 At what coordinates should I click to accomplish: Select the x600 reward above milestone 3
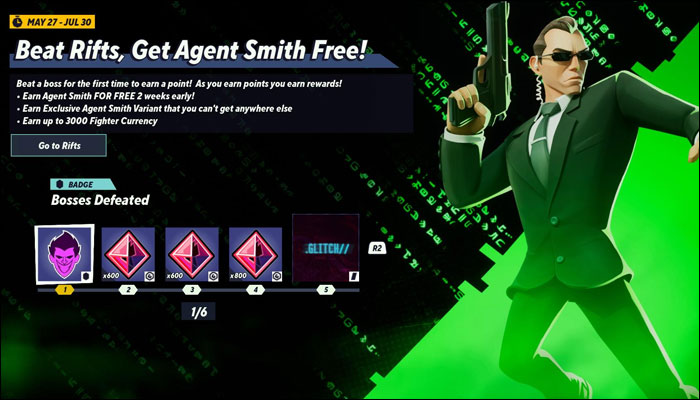[x=193, y=252]
